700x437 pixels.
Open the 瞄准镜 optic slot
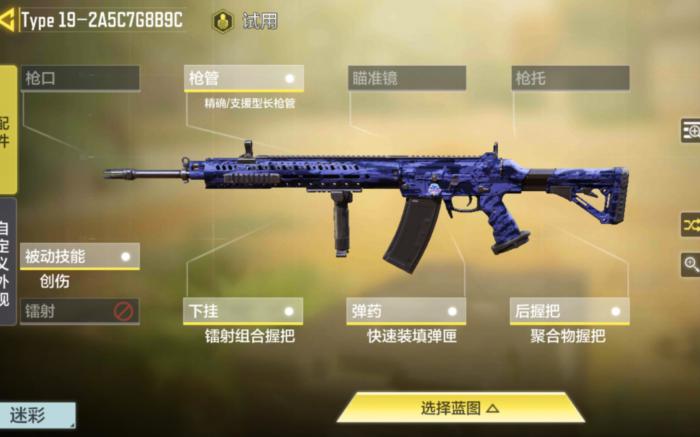407,78
